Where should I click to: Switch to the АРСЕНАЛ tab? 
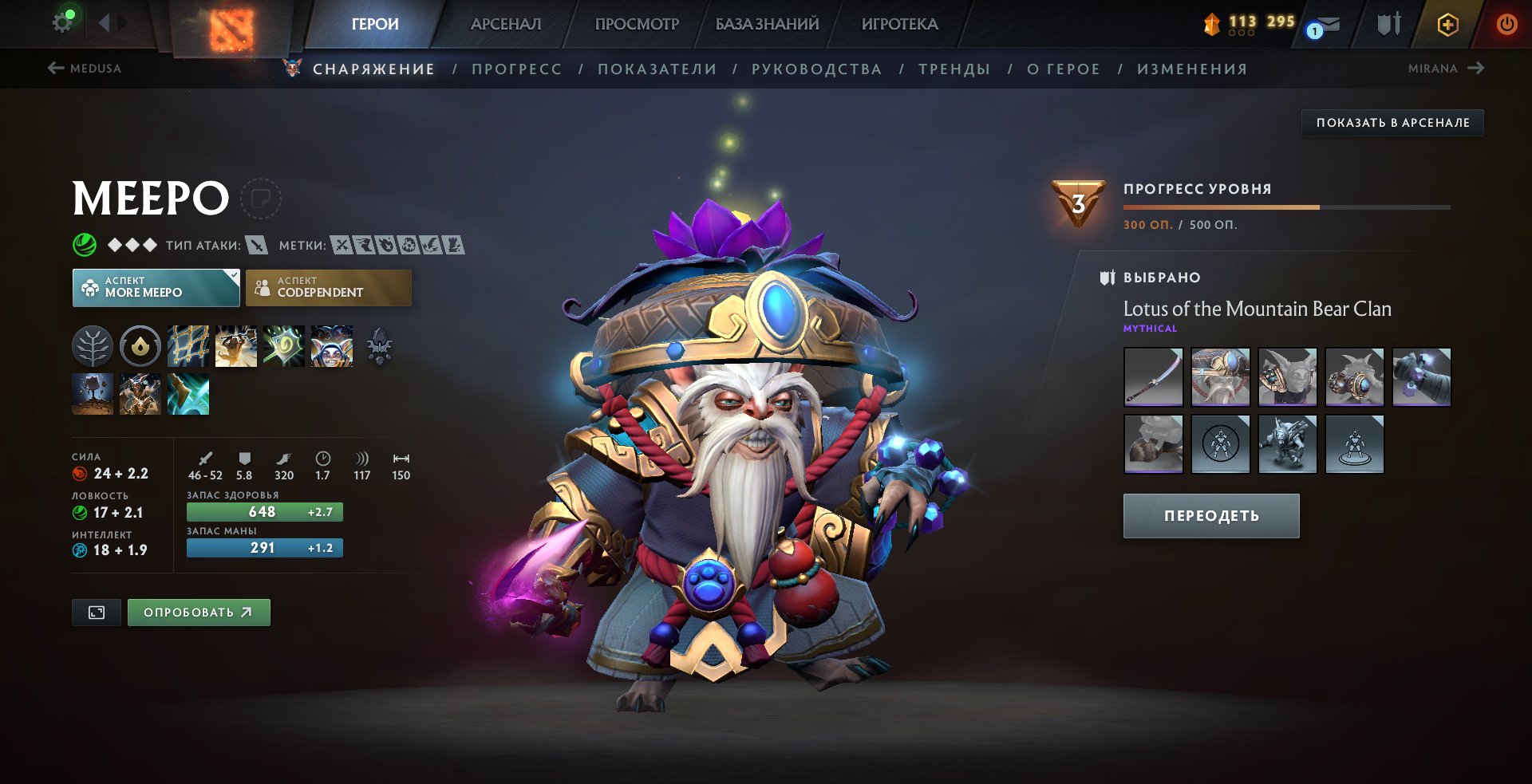(x=505, y=24)
